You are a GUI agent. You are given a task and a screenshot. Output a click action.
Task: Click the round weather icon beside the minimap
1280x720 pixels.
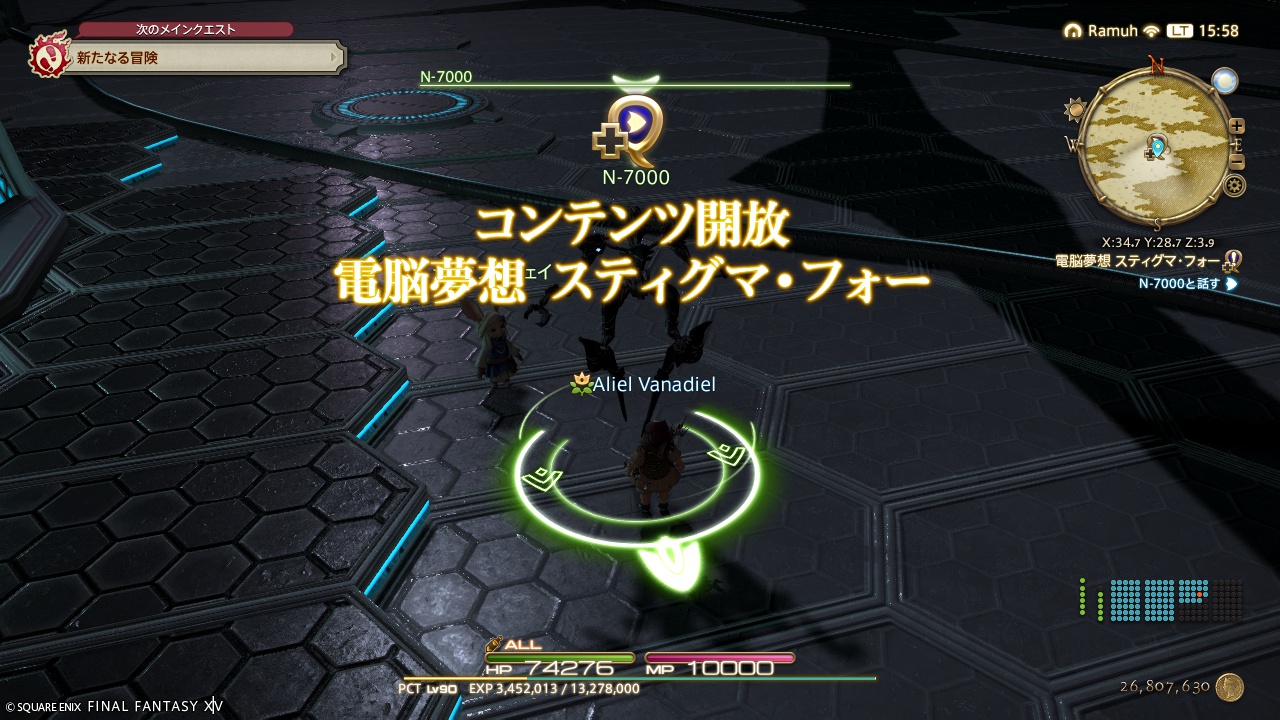(1224, 81)
